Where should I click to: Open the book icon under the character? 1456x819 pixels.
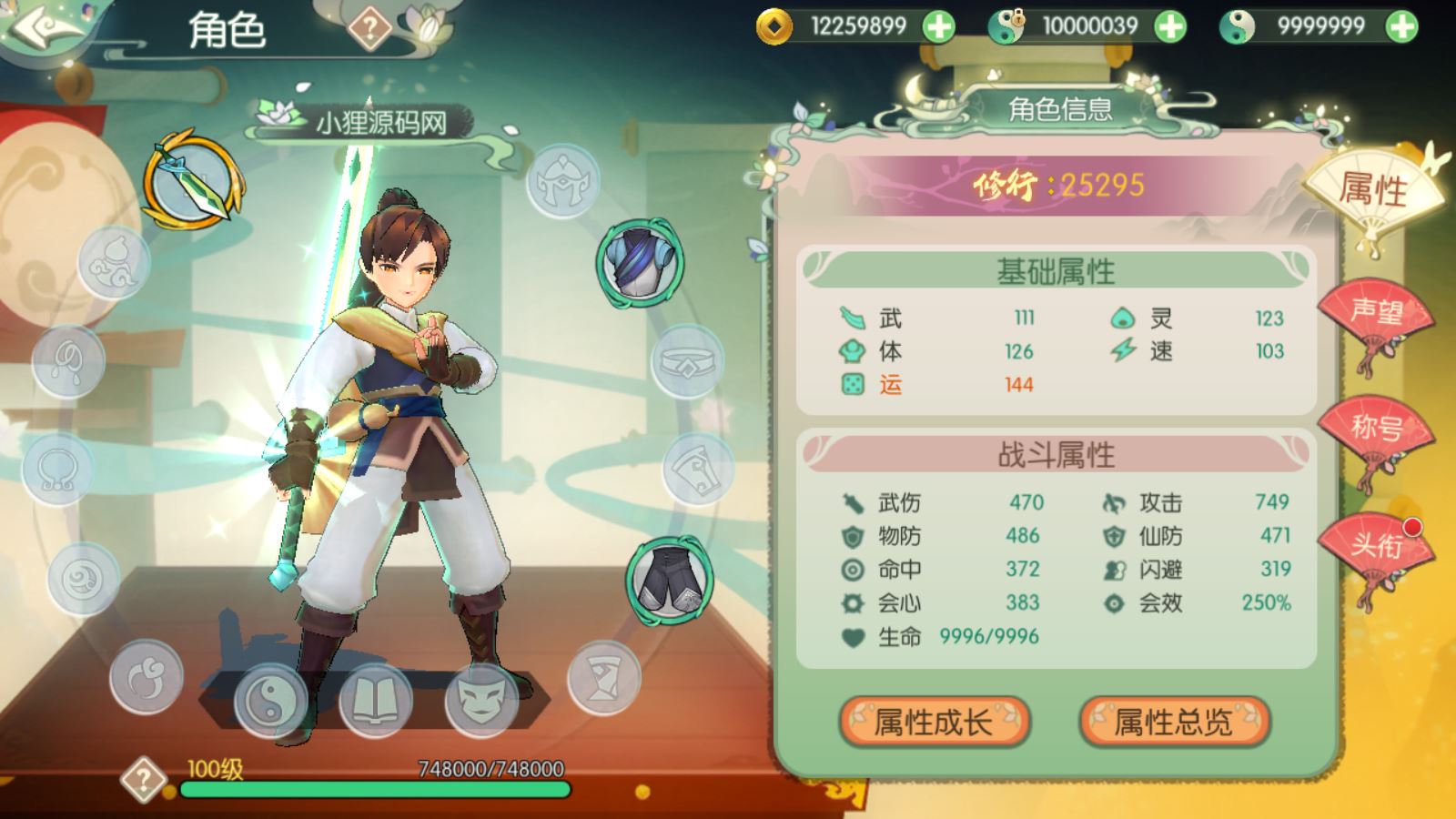[x=375, y=701]
